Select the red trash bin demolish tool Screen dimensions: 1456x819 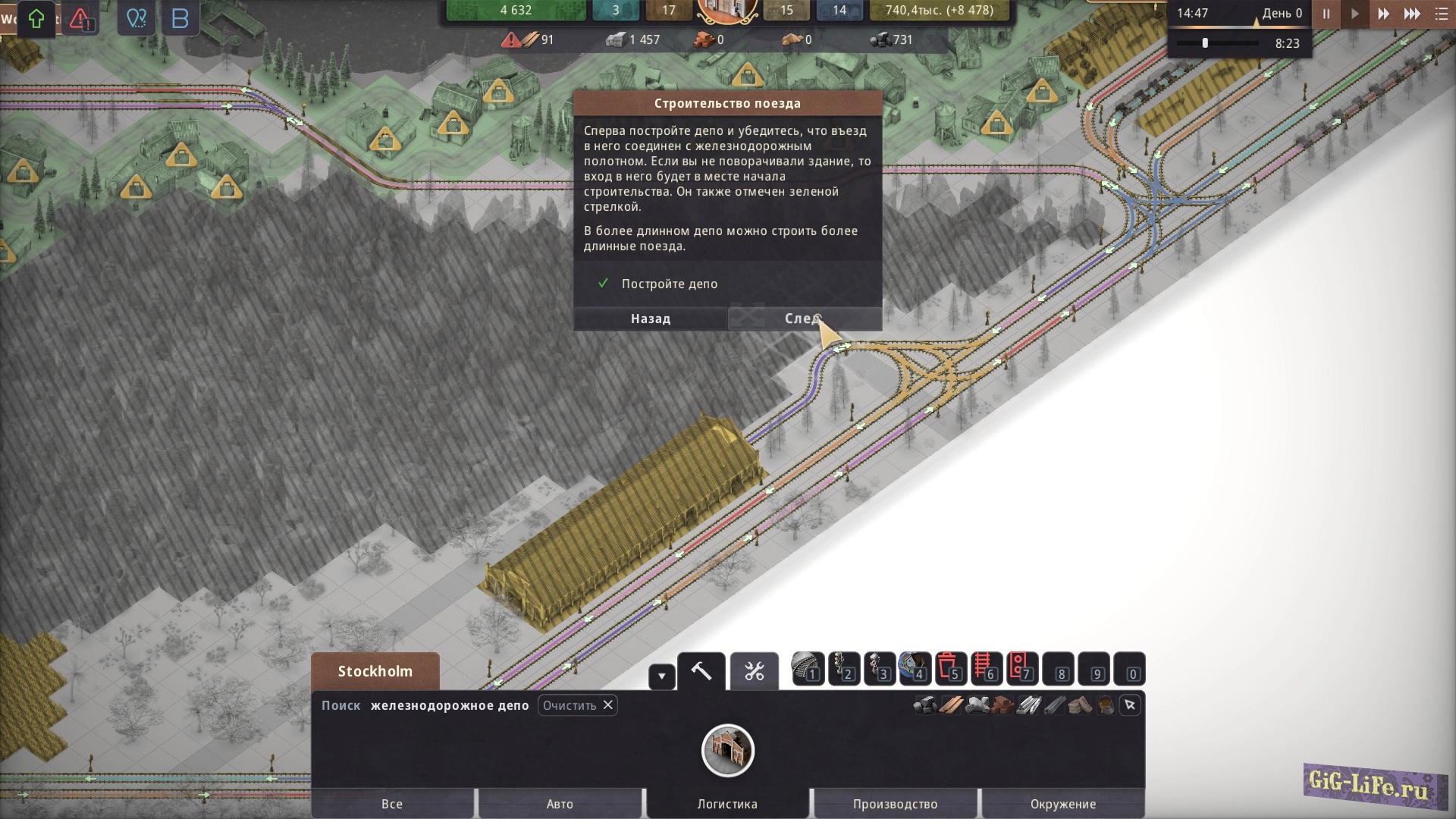[x=950, y=669]
